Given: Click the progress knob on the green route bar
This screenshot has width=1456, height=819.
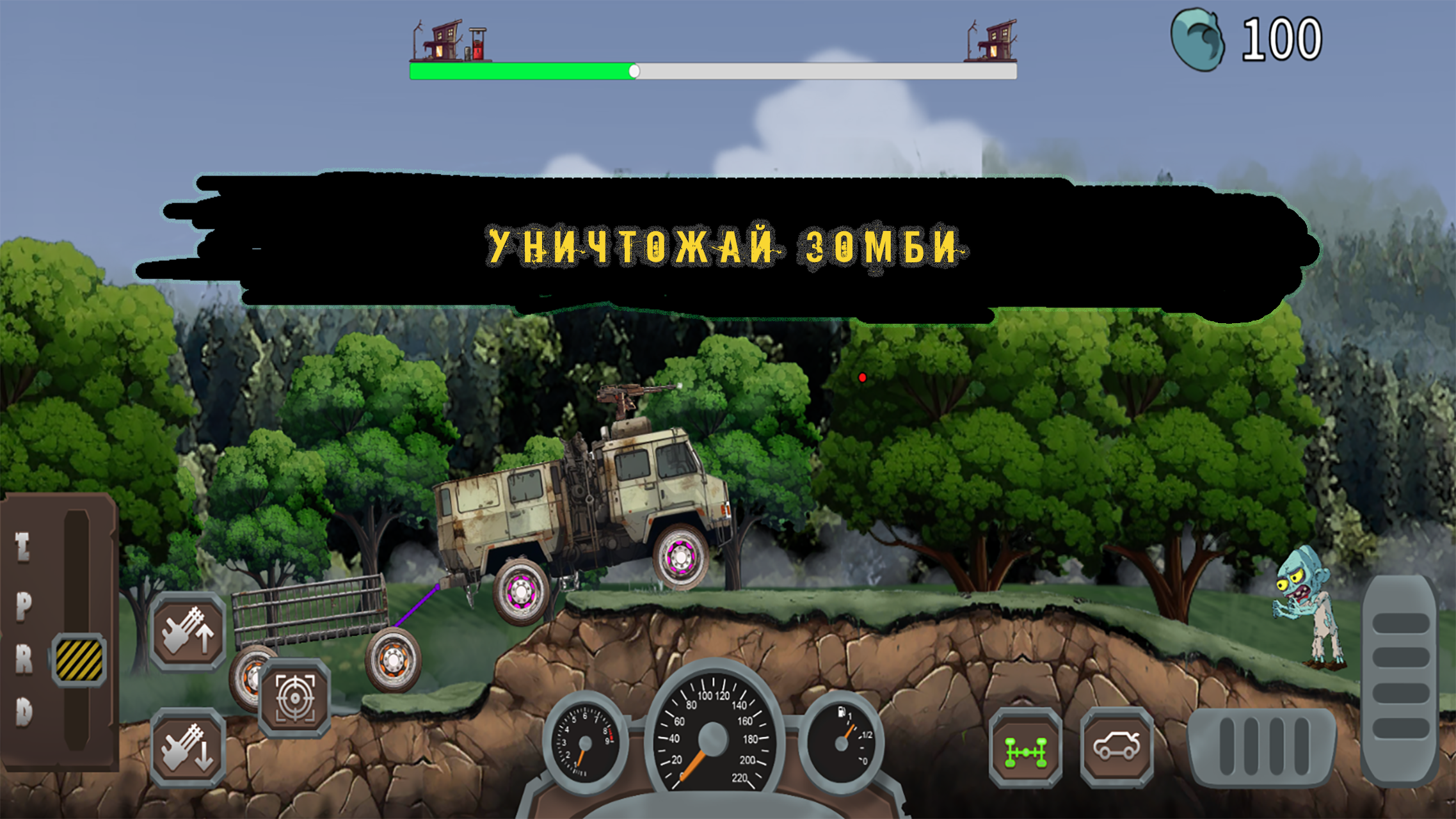Looking at the screenshot, I should pyautogui.click(x=636, y=70).
